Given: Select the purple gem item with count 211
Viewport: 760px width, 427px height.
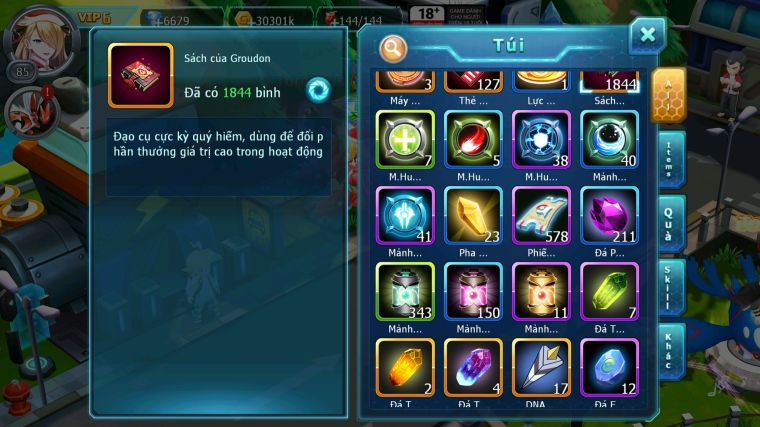Looking at the screenshot, I should [609, 216].
